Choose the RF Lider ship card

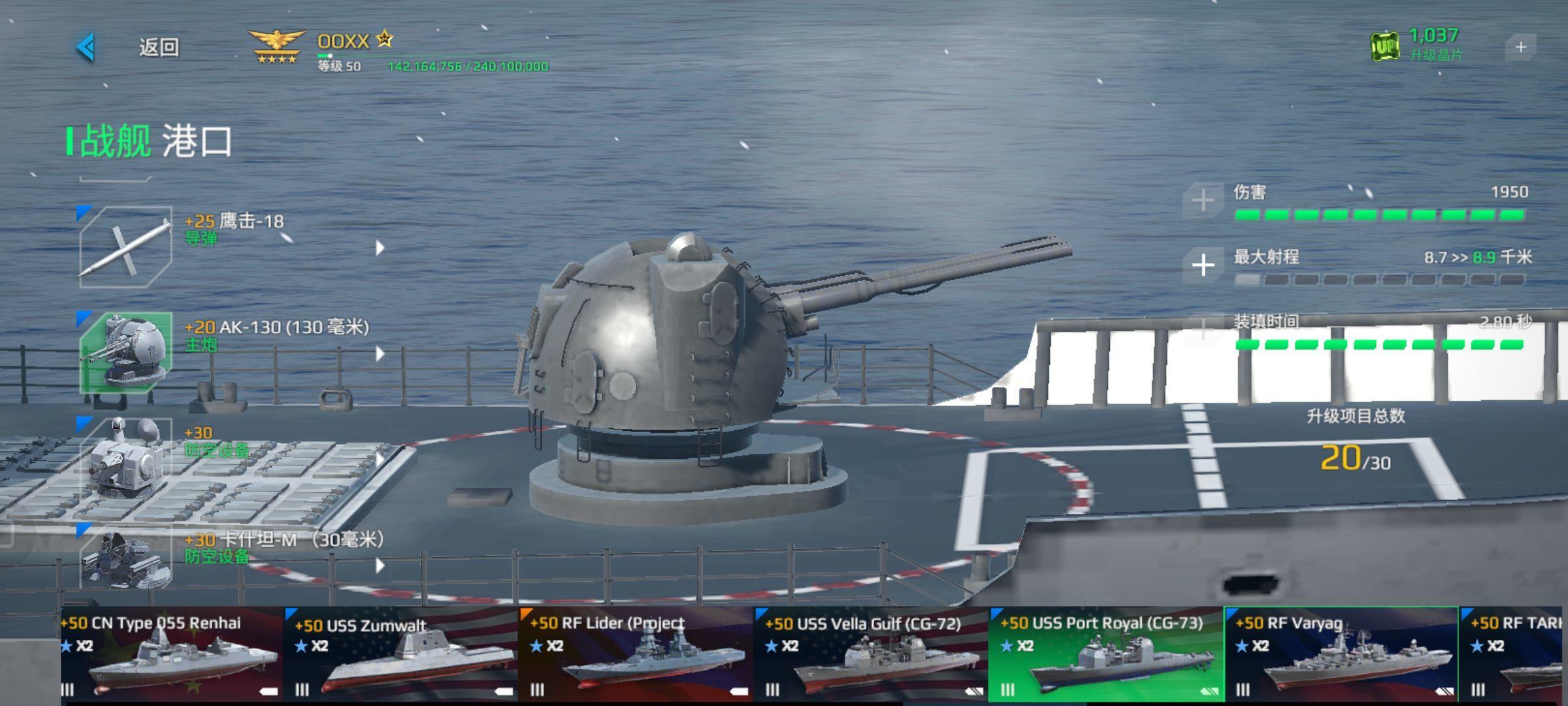pyautogui.click(x=636, y=655)
